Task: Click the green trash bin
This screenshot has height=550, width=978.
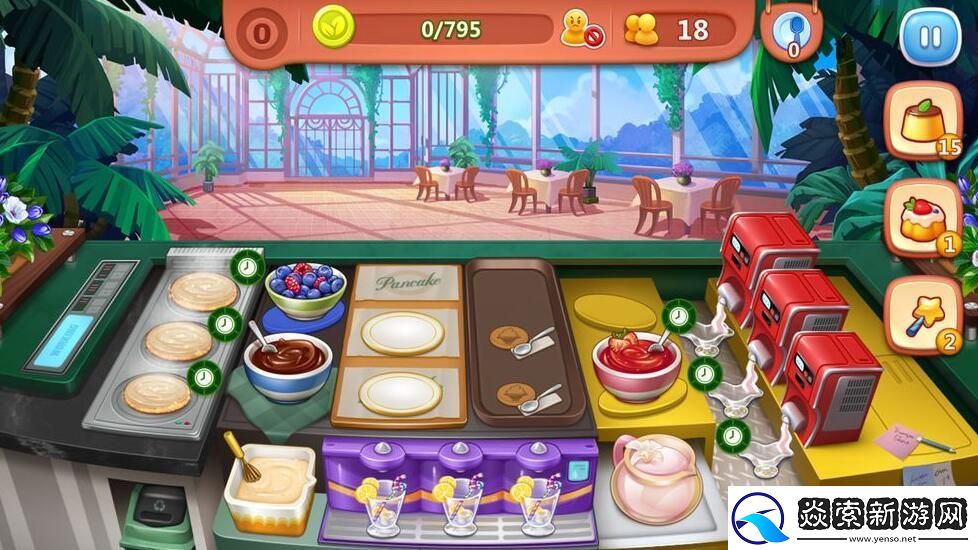Action: [x=156, y=517]
